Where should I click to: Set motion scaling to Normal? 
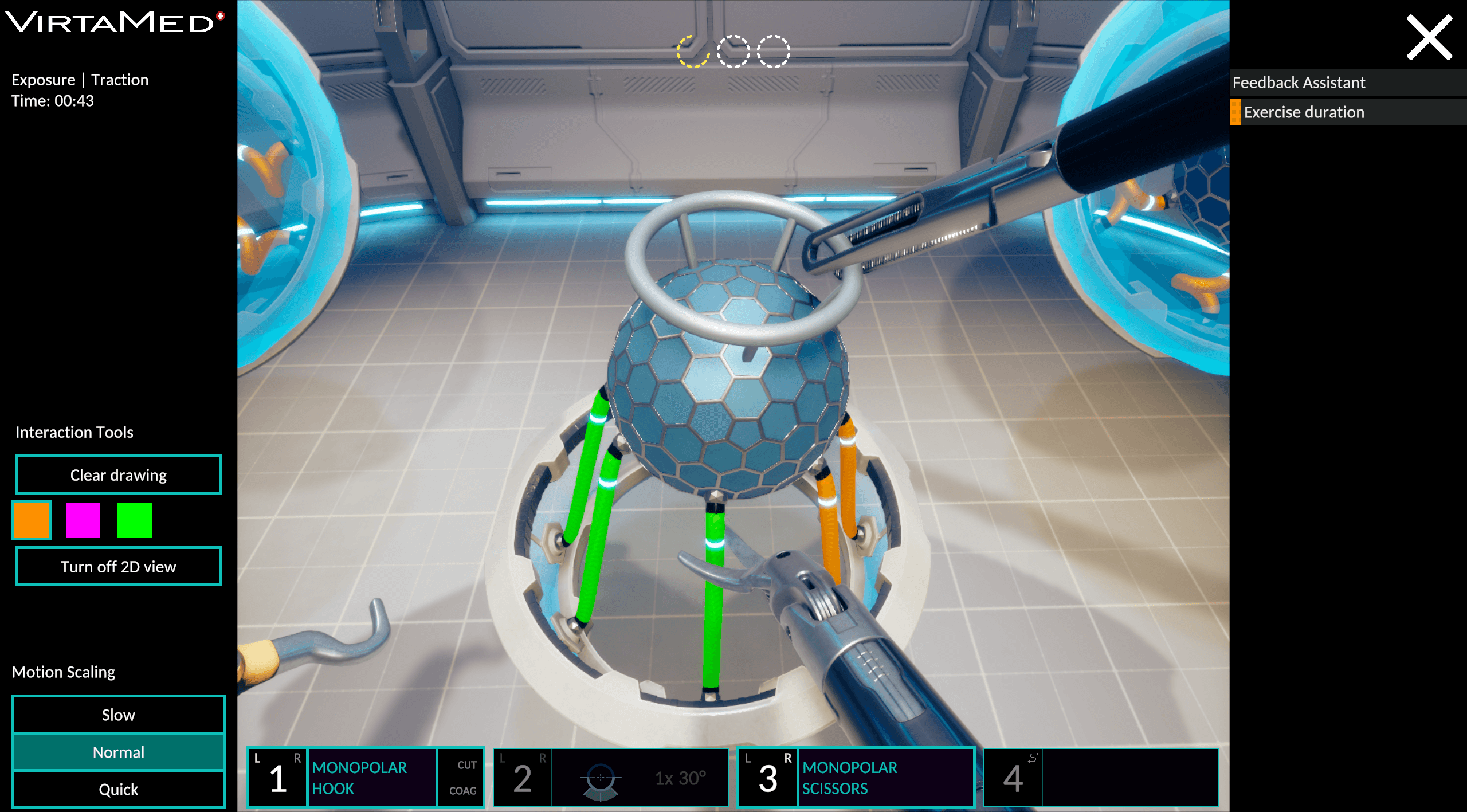tap(118, 752)
